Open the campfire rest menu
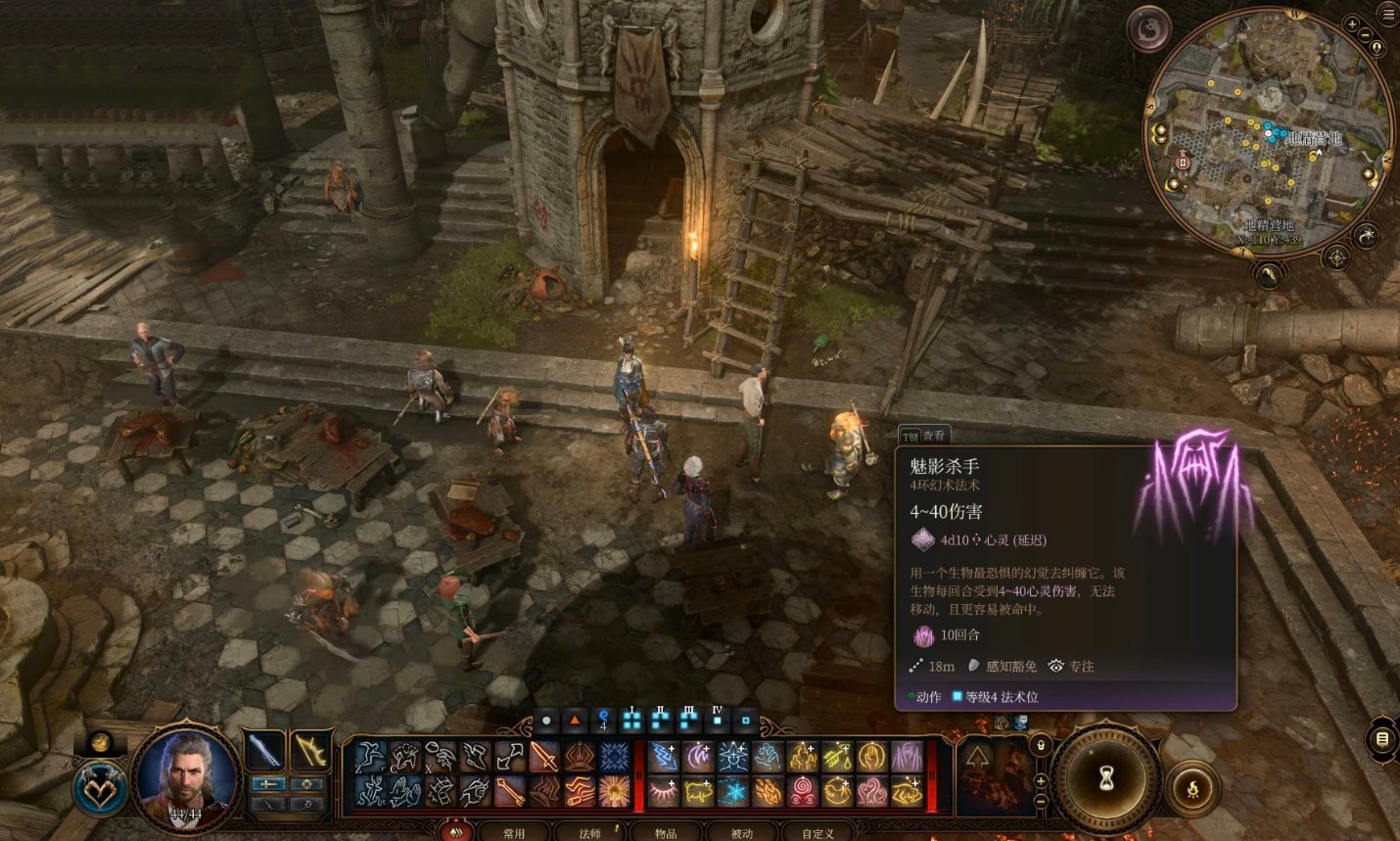This screenshot has height=841, width=1400. pos(1192,789)
